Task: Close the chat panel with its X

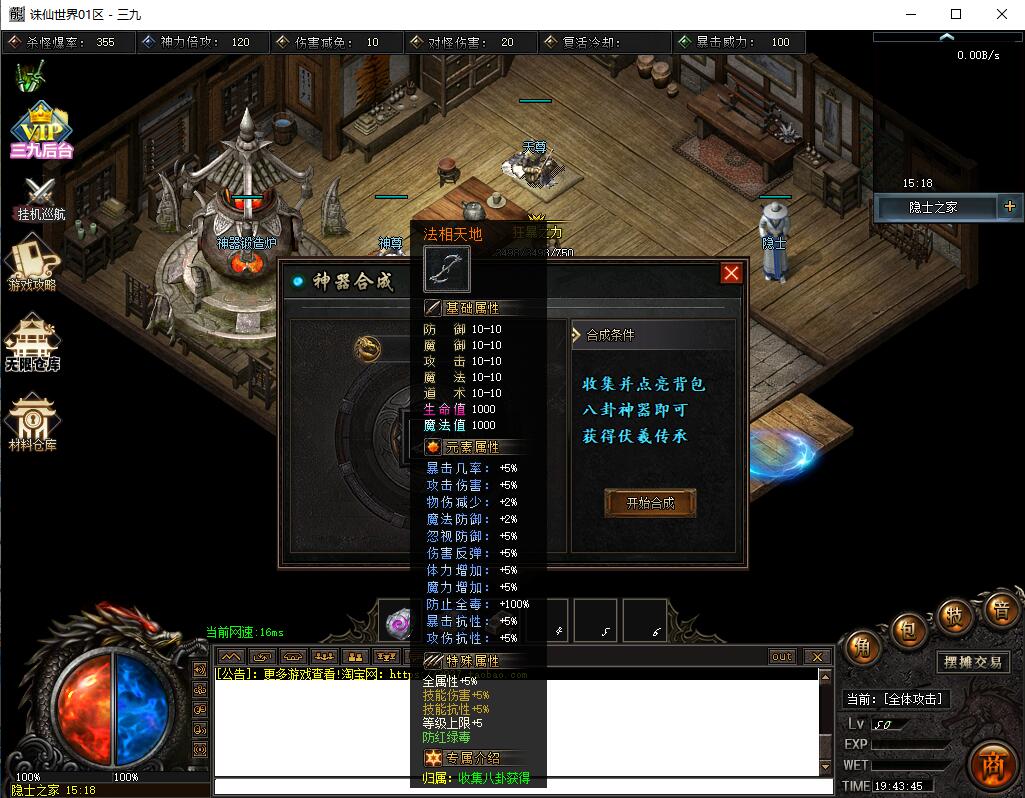Action: click(817, 657)
